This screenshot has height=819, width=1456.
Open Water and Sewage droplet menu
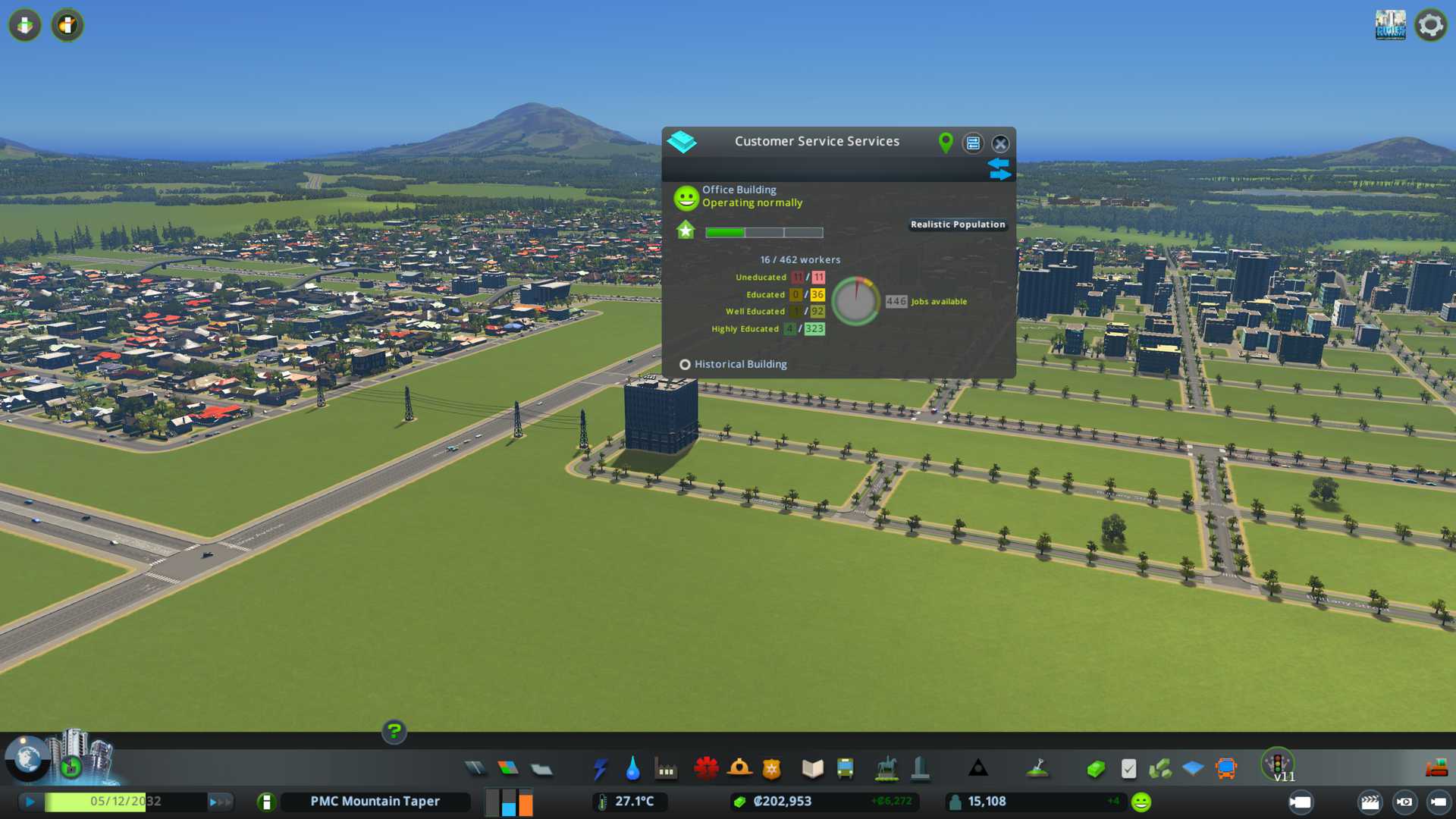click(632, 769)
